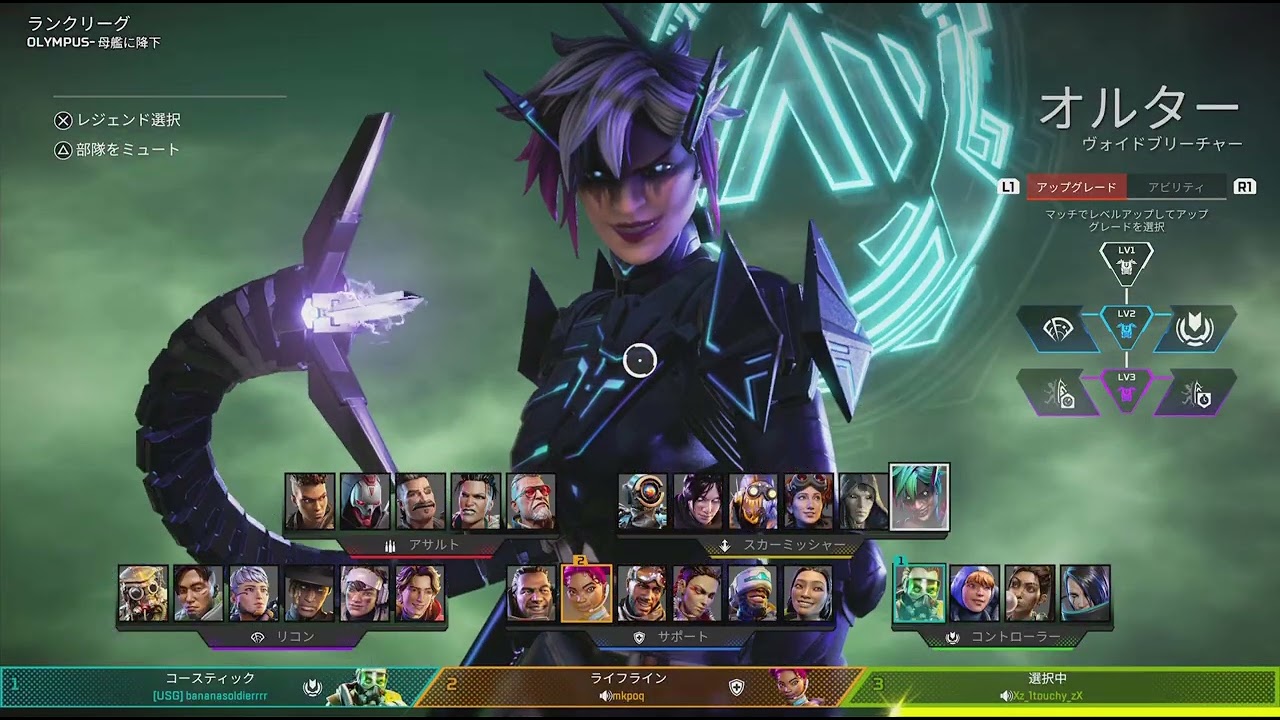
Task: Pick the Octane legend tile
Action: (753, 501)
